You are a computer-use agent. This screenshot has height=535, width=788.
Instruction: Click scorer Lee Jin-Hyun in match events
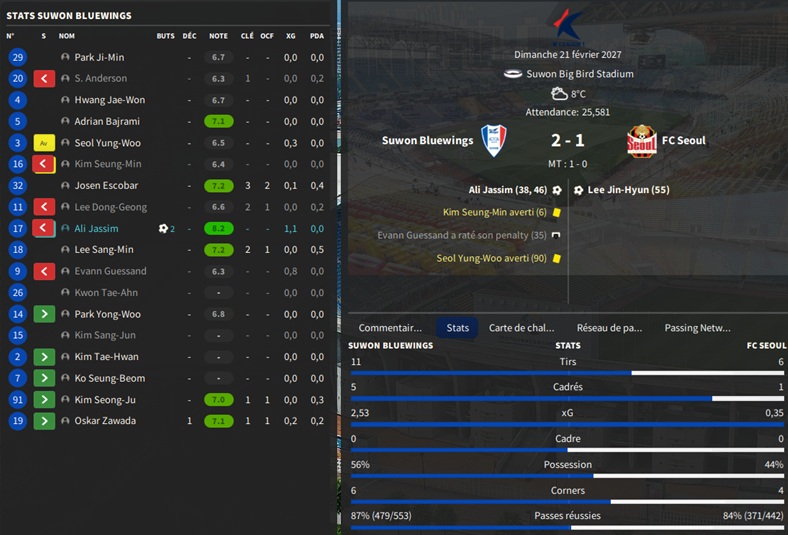tap(628, 189)
